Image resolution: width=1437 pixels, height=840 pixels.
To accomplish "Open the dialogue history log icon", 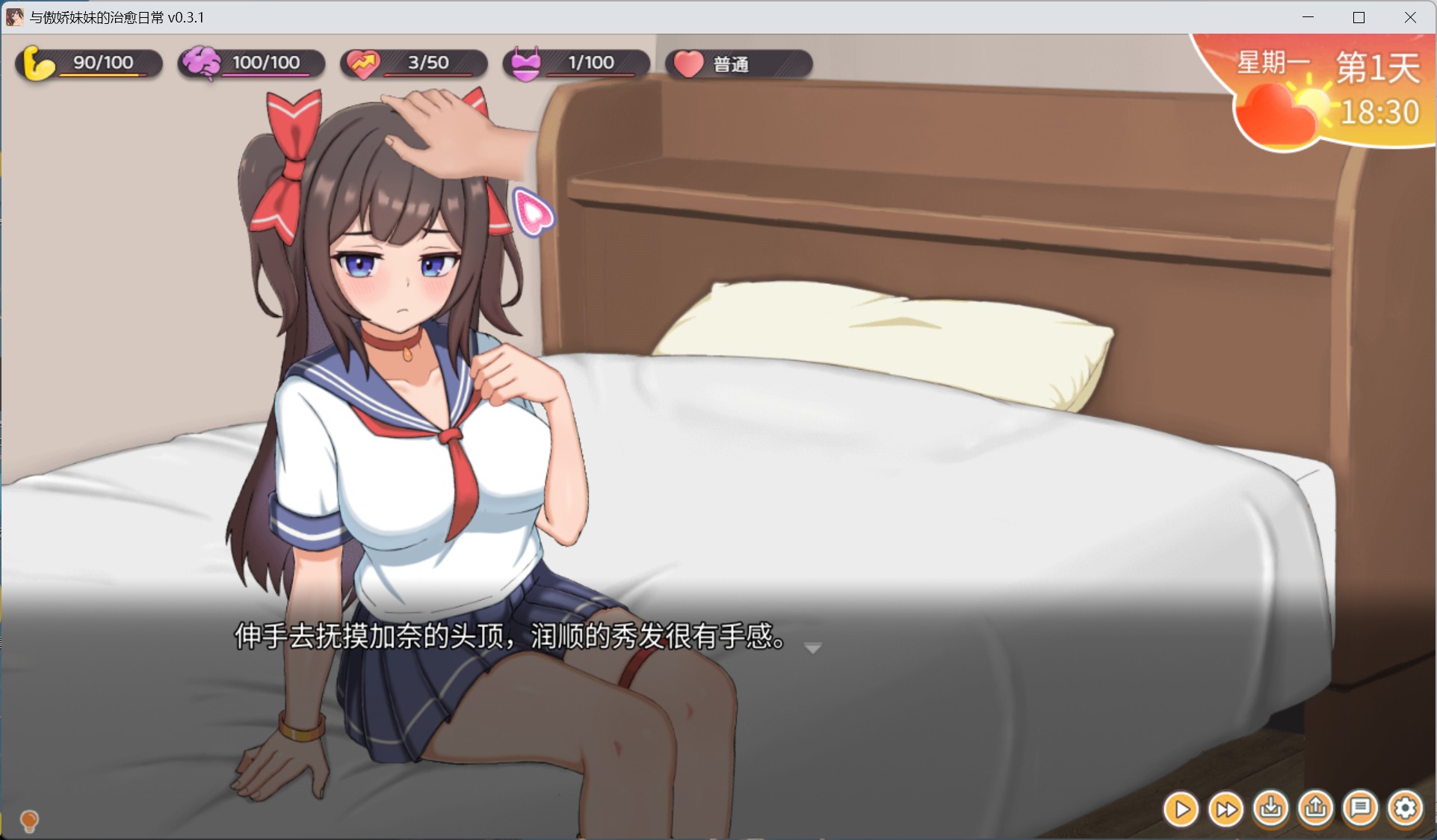I will [x=1362, y=809].
